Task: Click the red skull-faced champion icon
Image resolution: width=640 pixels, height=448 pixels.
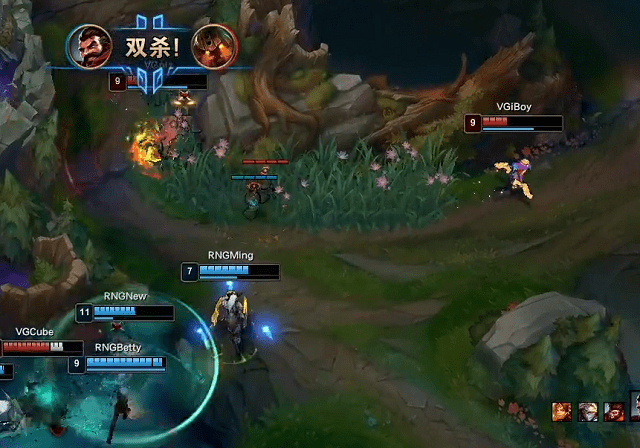Action: click(x=614, y=411)
